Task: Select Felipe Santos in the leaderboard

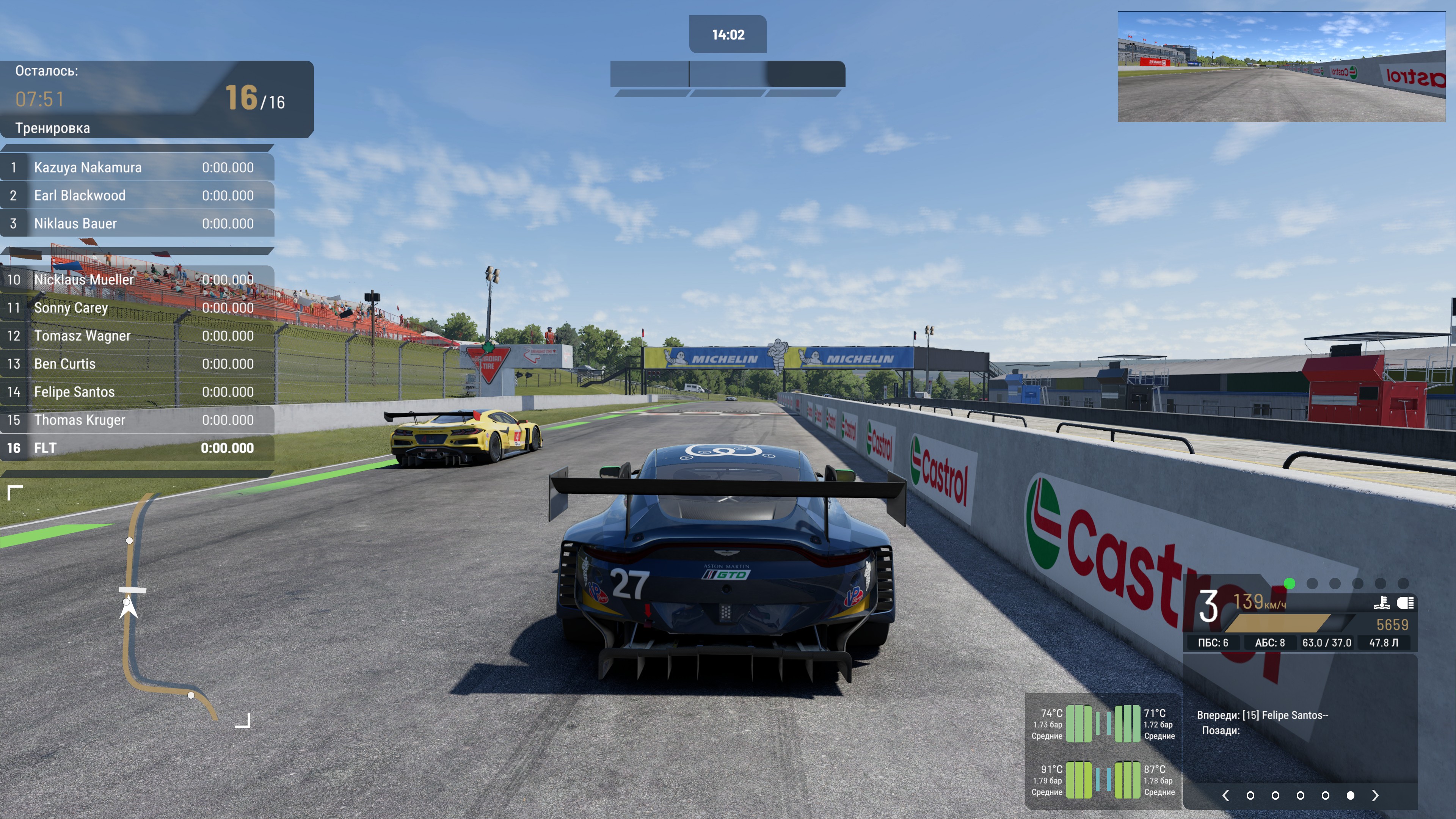Action: 137,392
